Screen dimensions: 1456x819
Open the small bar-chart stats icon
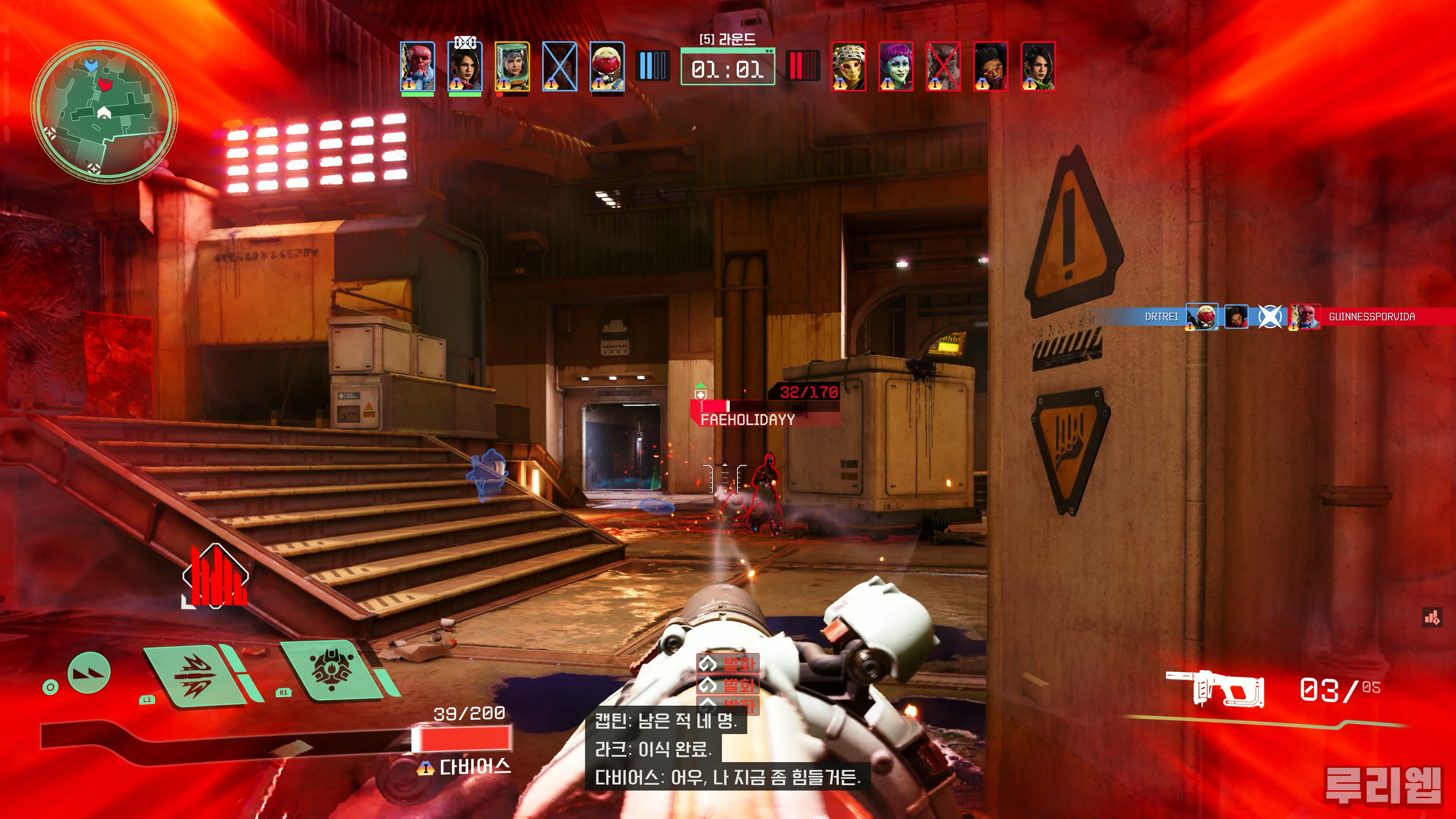pyautogui.click(x=1432, y=618)
